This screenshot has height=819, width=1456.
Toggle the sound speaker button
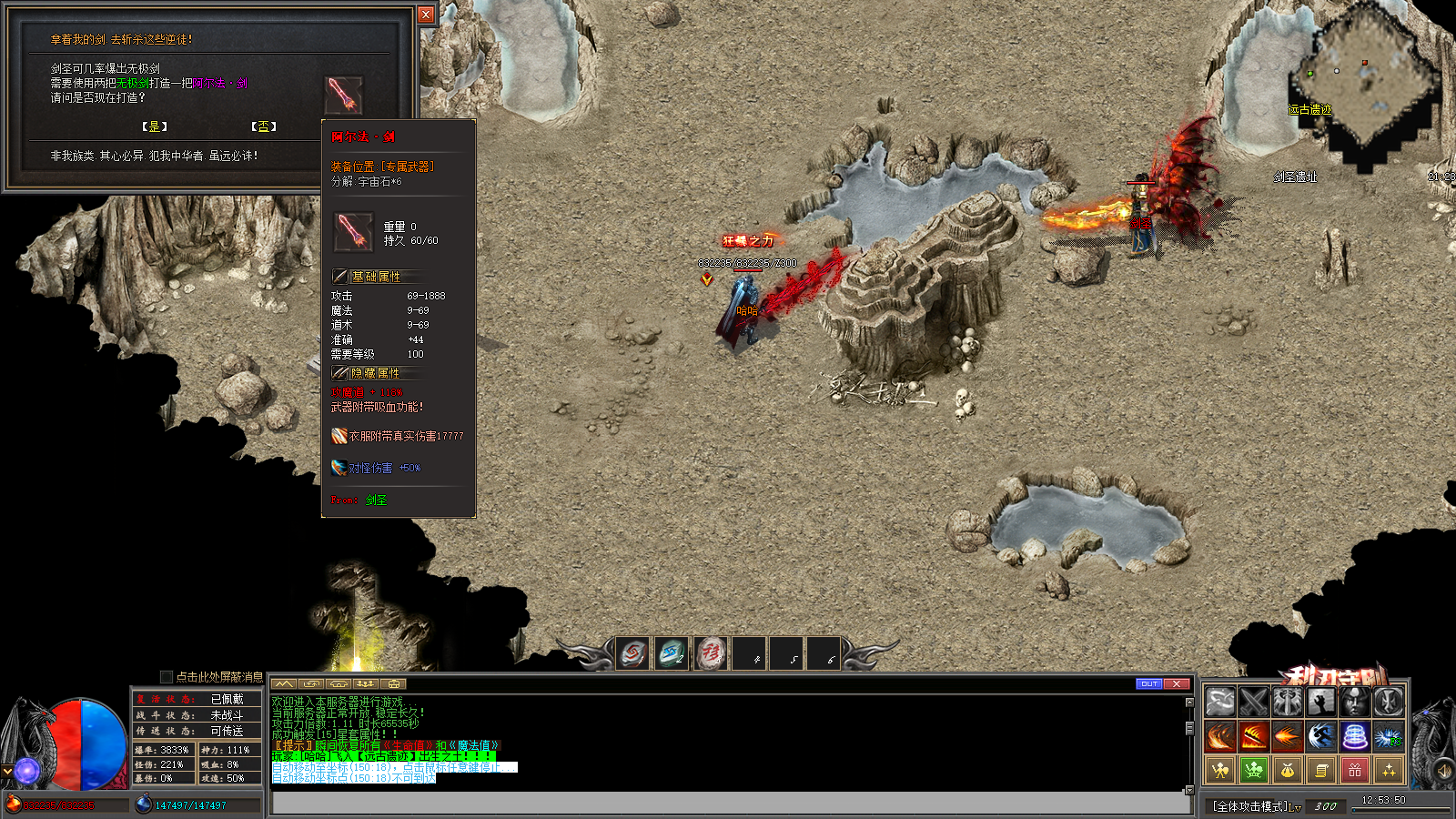point(1444,771)
